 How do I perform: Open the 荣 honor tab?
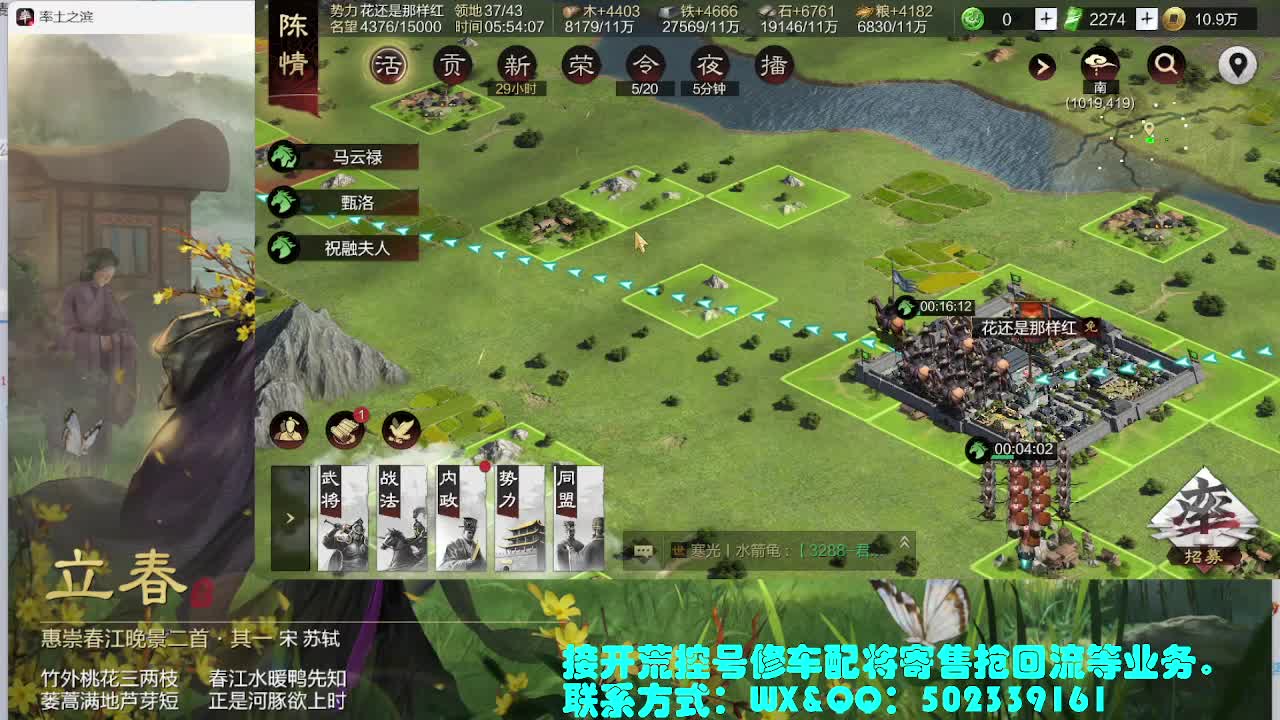click(x=581, y=66)
